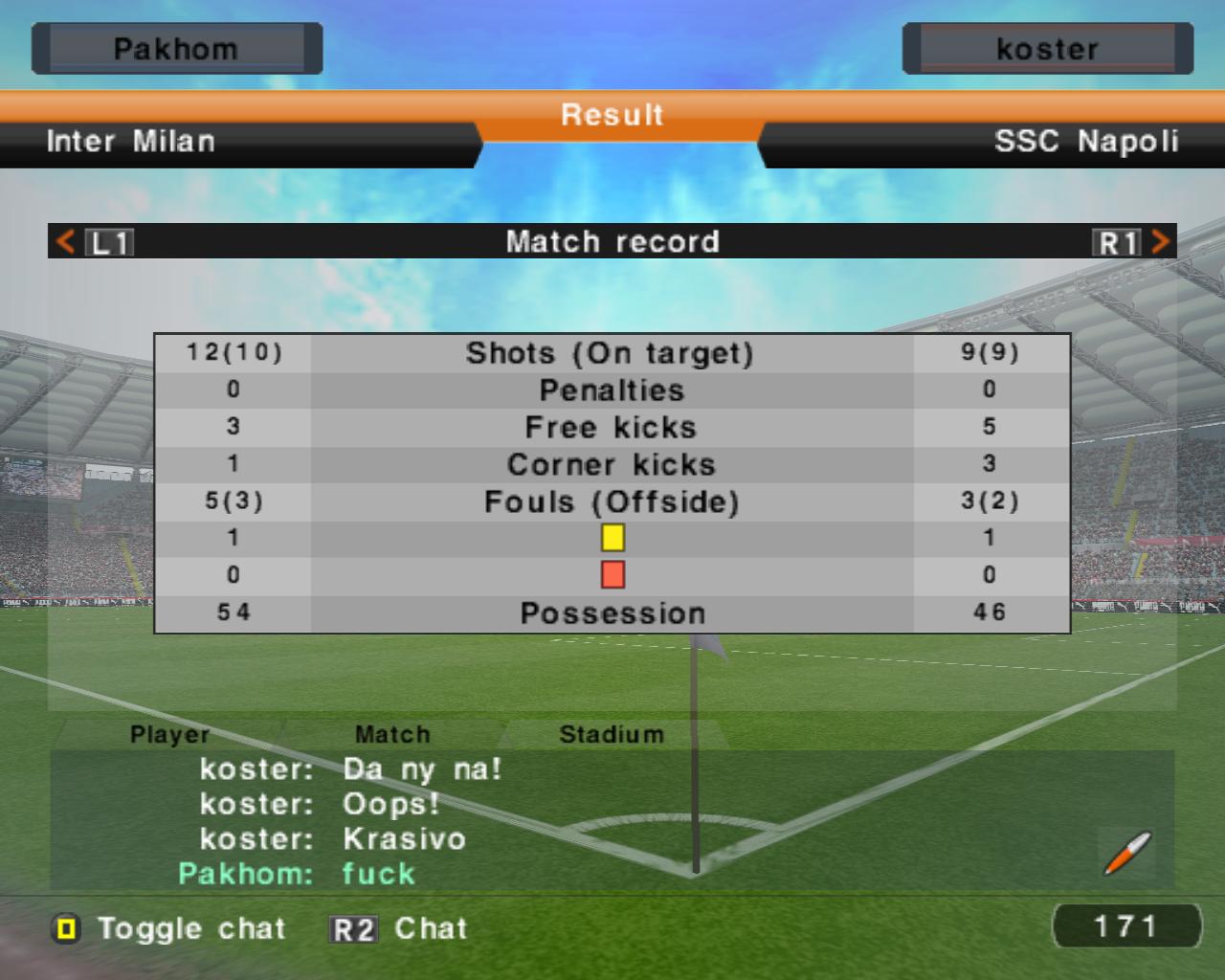
Task: Go to previous page with left arrow
Action: tap(66, 241)
